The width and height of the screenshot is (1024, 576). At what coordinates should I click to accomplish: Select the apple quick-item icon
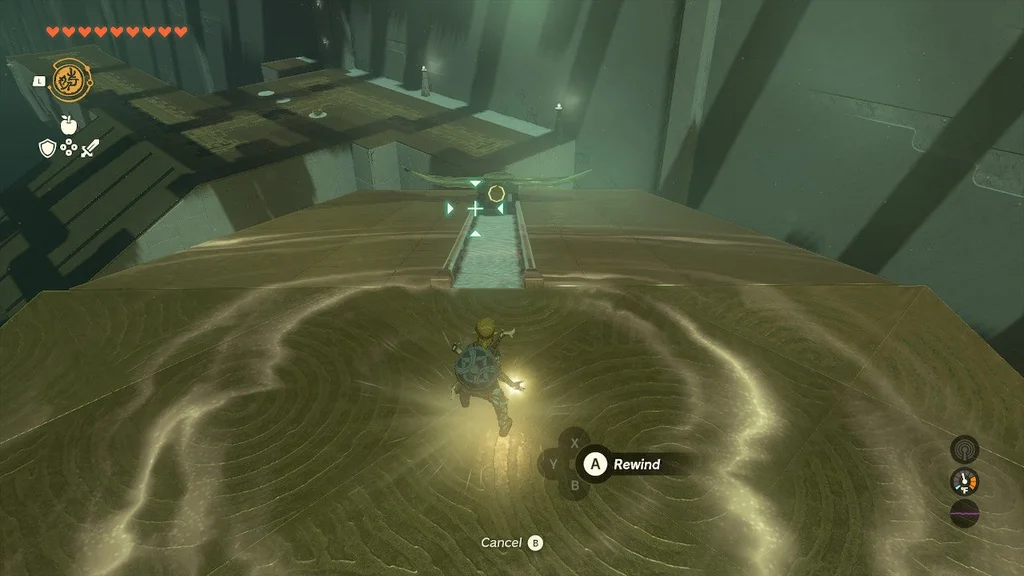pyautogui.click(x=68, y=125)
